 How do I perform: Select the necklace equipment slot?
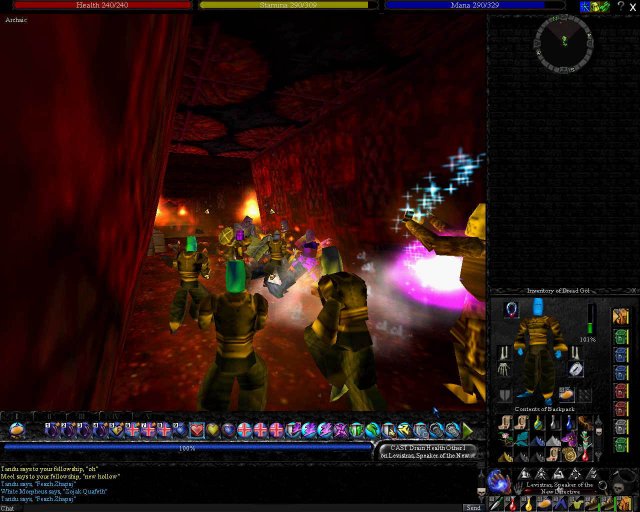pos(513,309)
